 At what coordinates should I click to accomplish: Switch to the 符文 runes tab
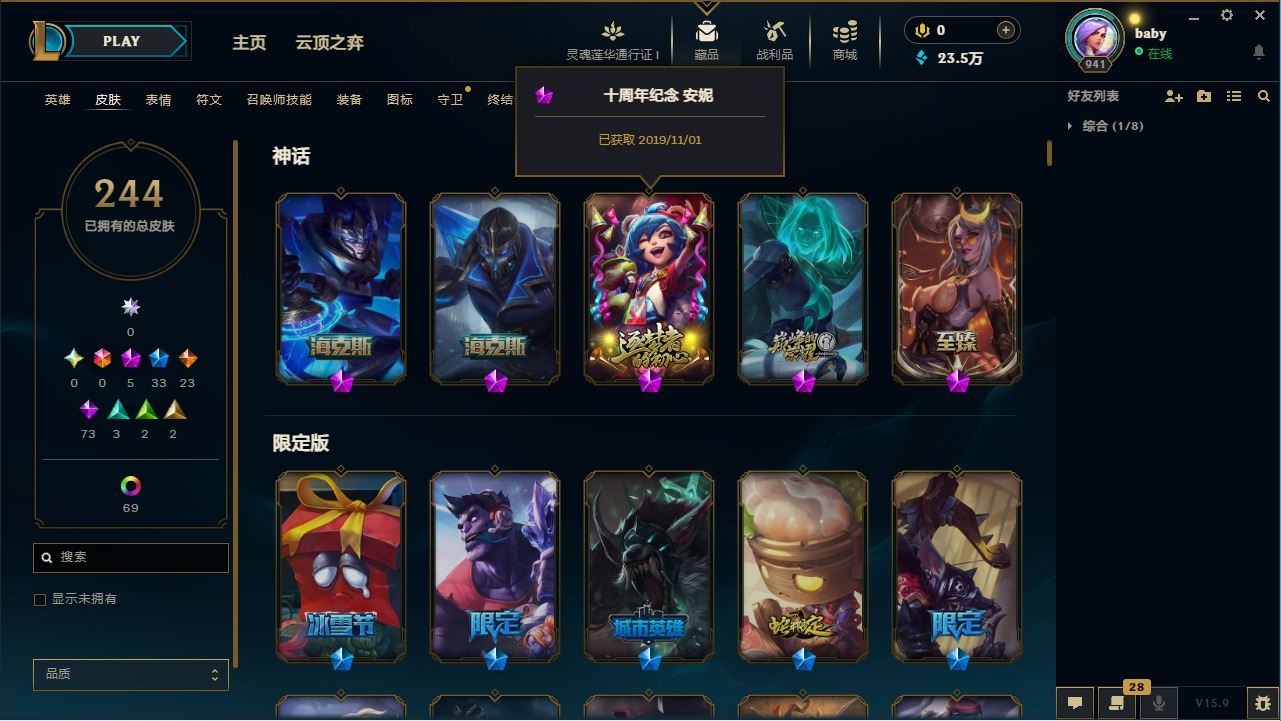[209, 100]
